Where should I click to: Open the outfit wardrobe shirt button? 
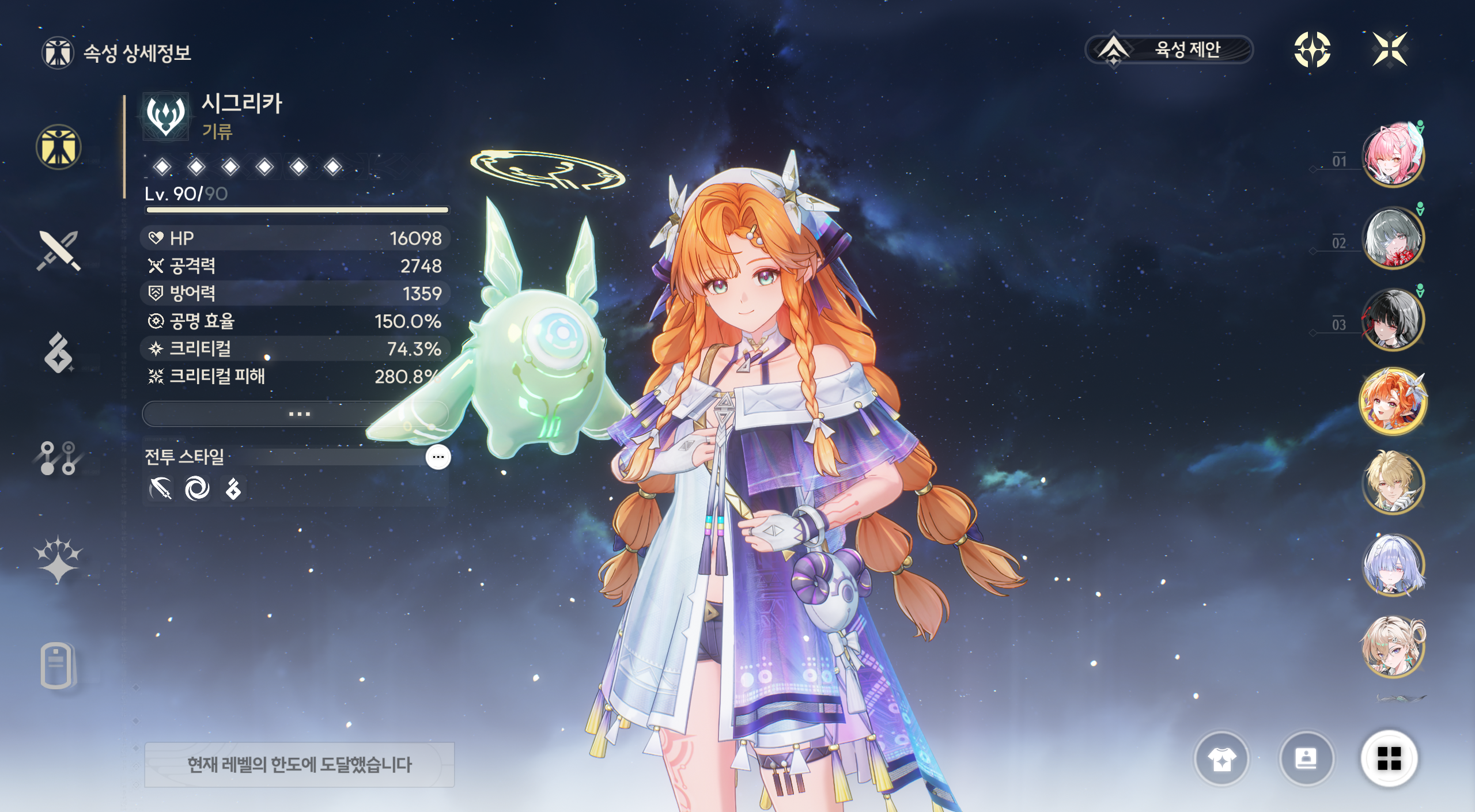coord(1221,759)
